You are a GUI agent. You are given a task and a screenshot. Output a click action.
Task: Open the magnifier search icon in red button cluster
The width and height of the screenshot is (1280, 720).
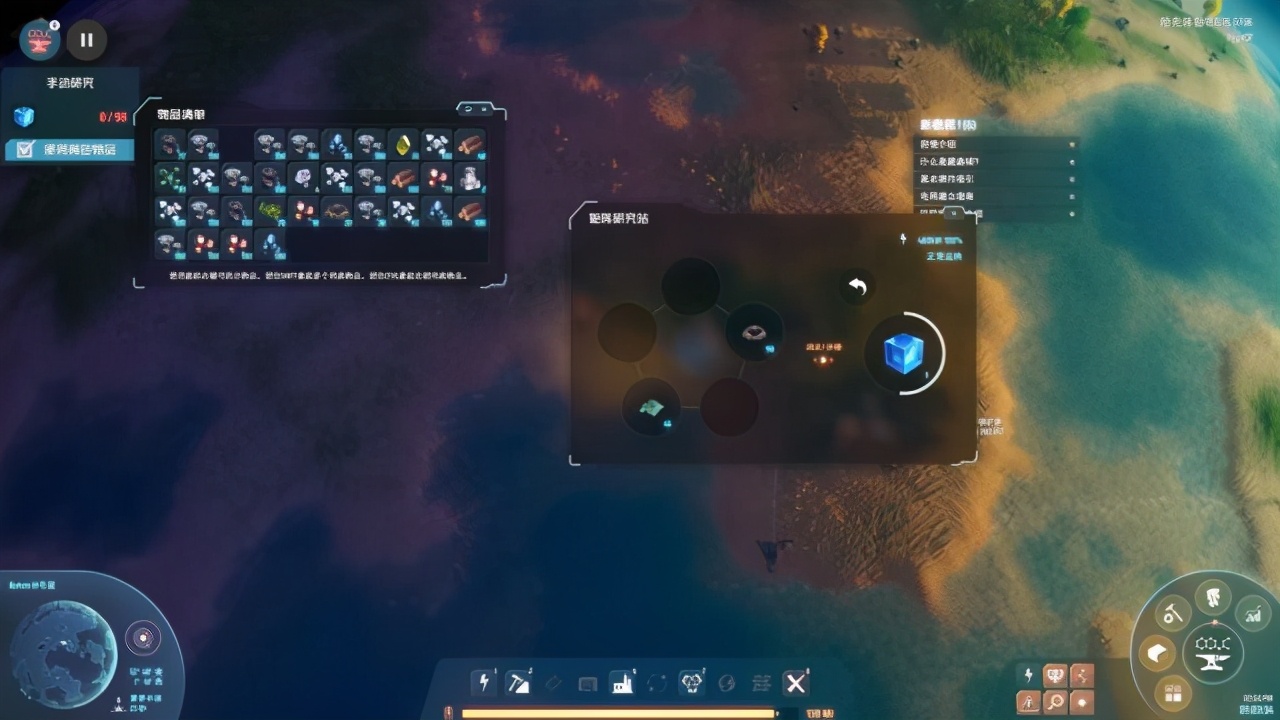tap(1056, 700)
